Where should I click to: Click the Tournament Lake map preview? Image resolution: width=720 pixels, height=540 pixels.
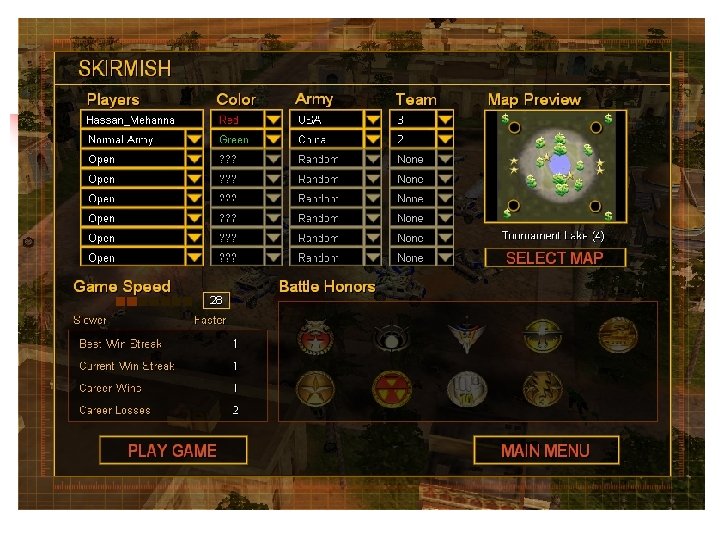point(556,166)
